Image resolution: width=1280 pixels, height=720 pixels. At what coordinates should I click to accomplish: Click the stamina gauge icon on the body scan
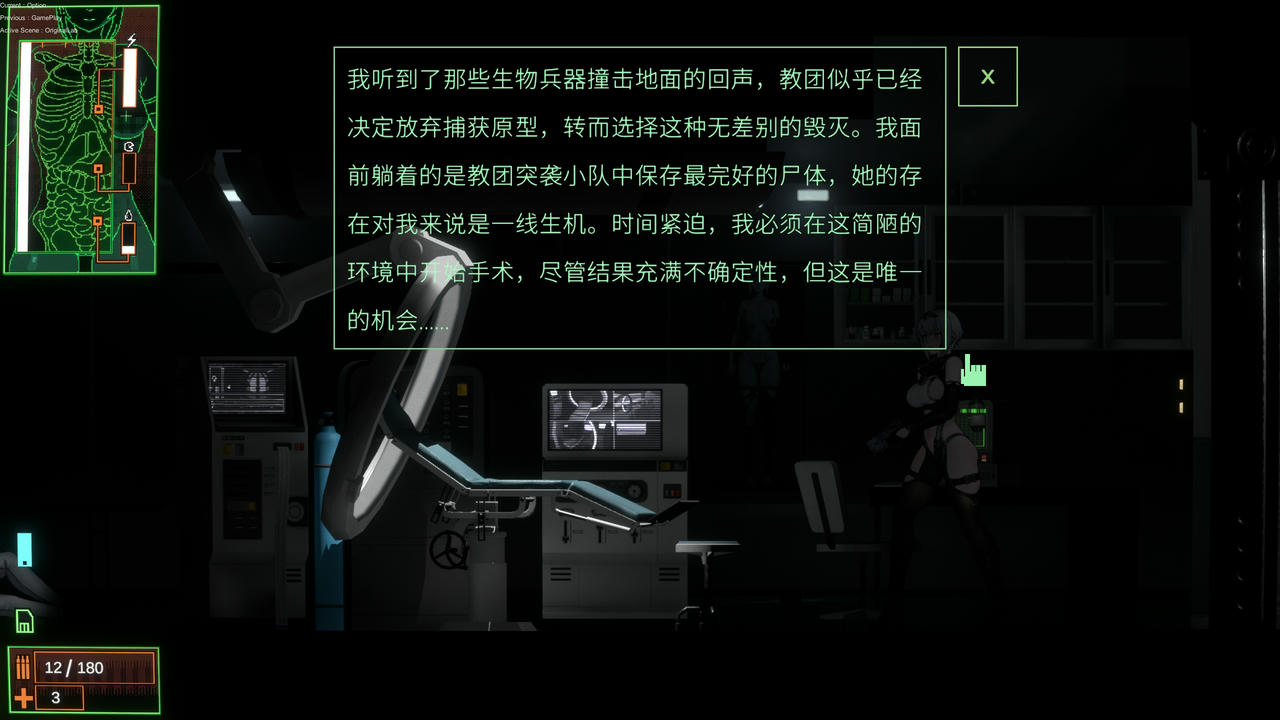[x=128, y=145]
